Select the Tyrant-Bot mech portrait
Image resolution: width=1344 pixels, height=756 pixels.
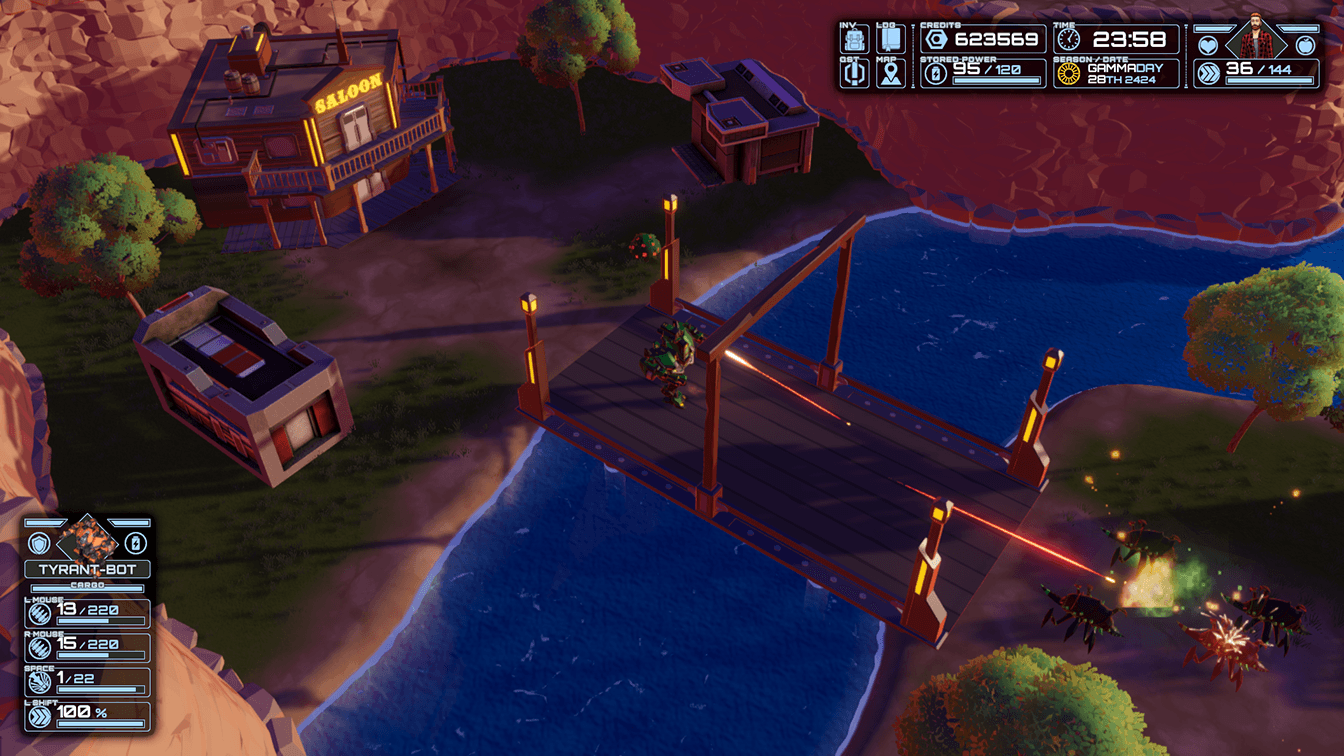(87, 539)
